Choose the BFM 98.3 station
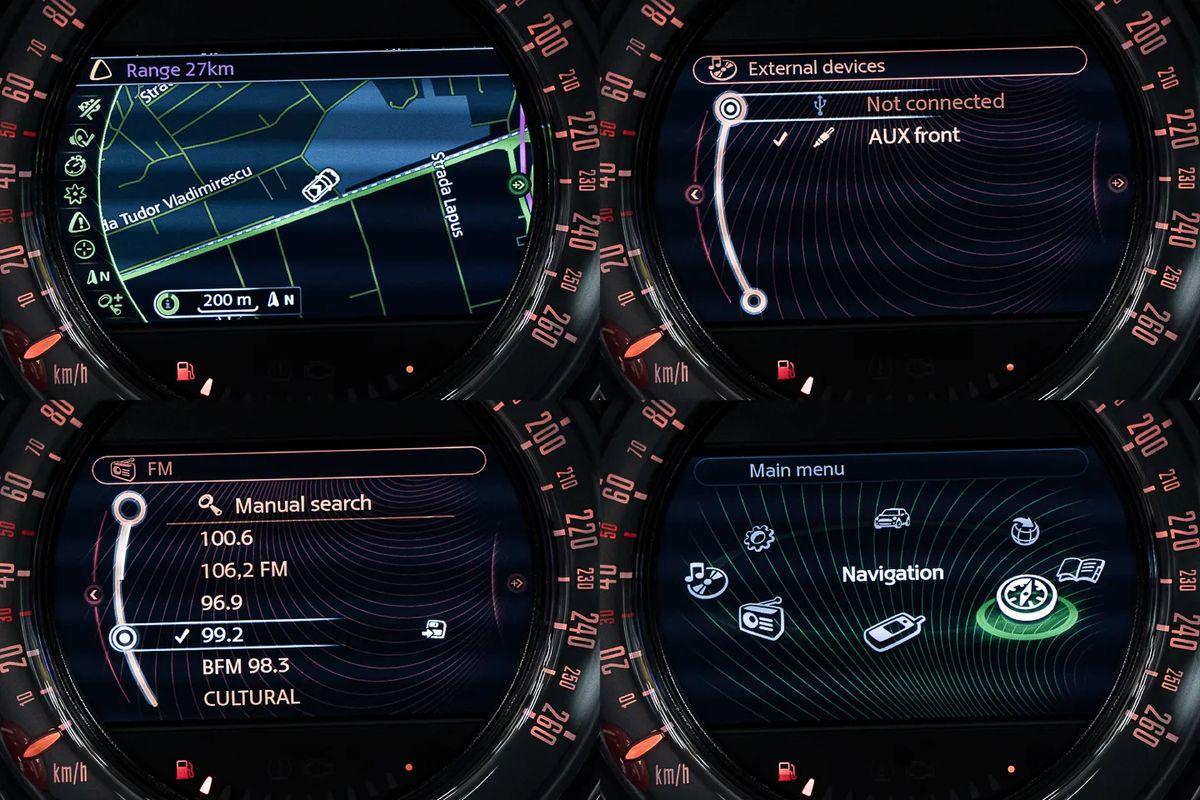This screenshot has height=800, width=1200. [x=246, y=666]
